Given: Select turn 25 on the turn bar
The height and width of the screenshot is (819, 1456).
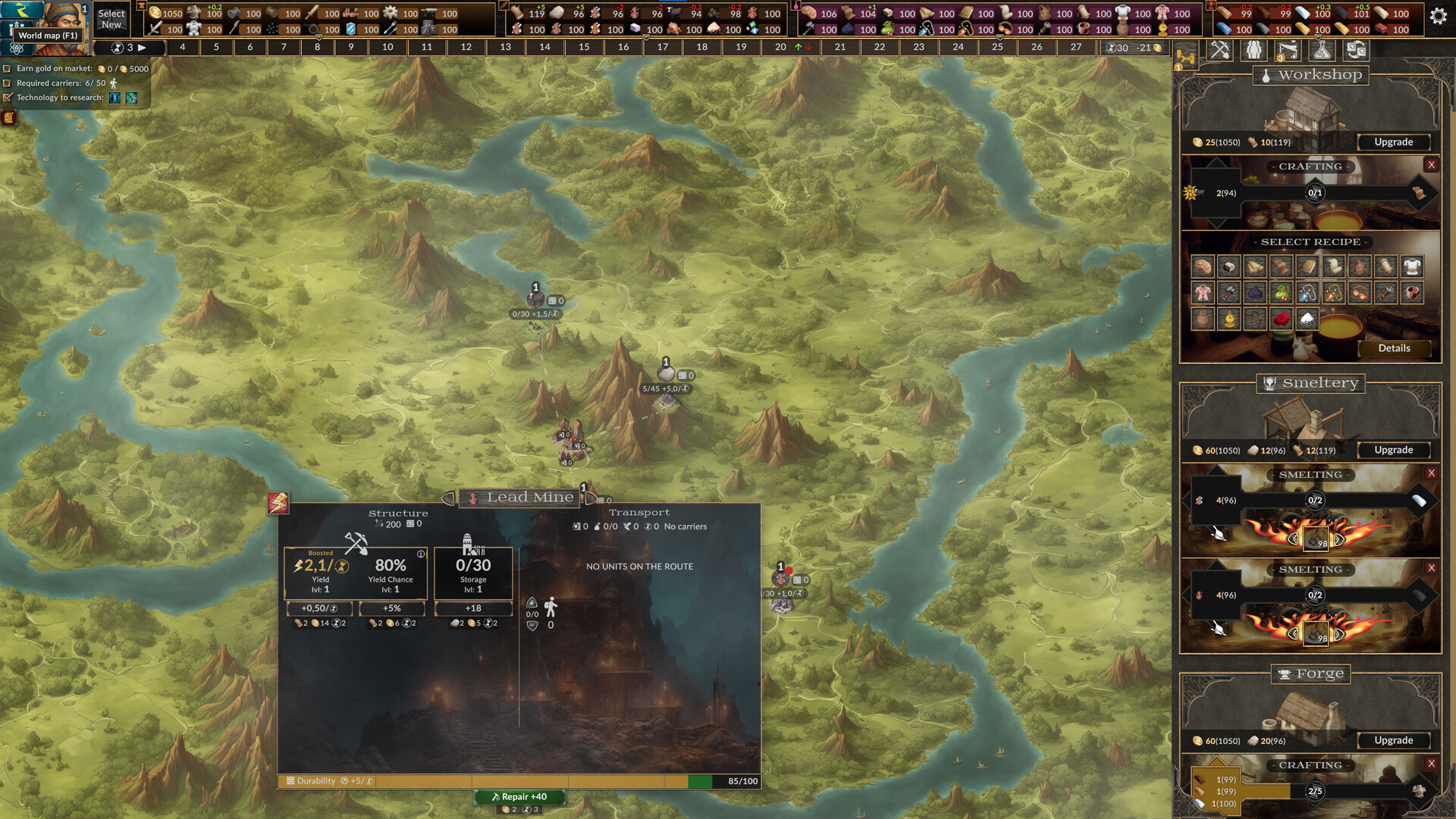Looking at the screenshot, I should 997,47.
